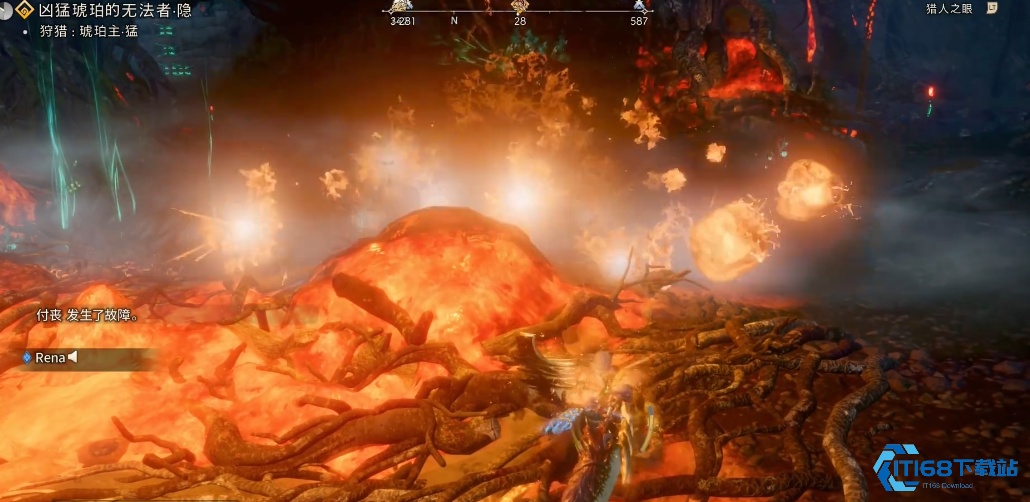Click the leftmost machine marker on the compass

click(x=400, y=6)
